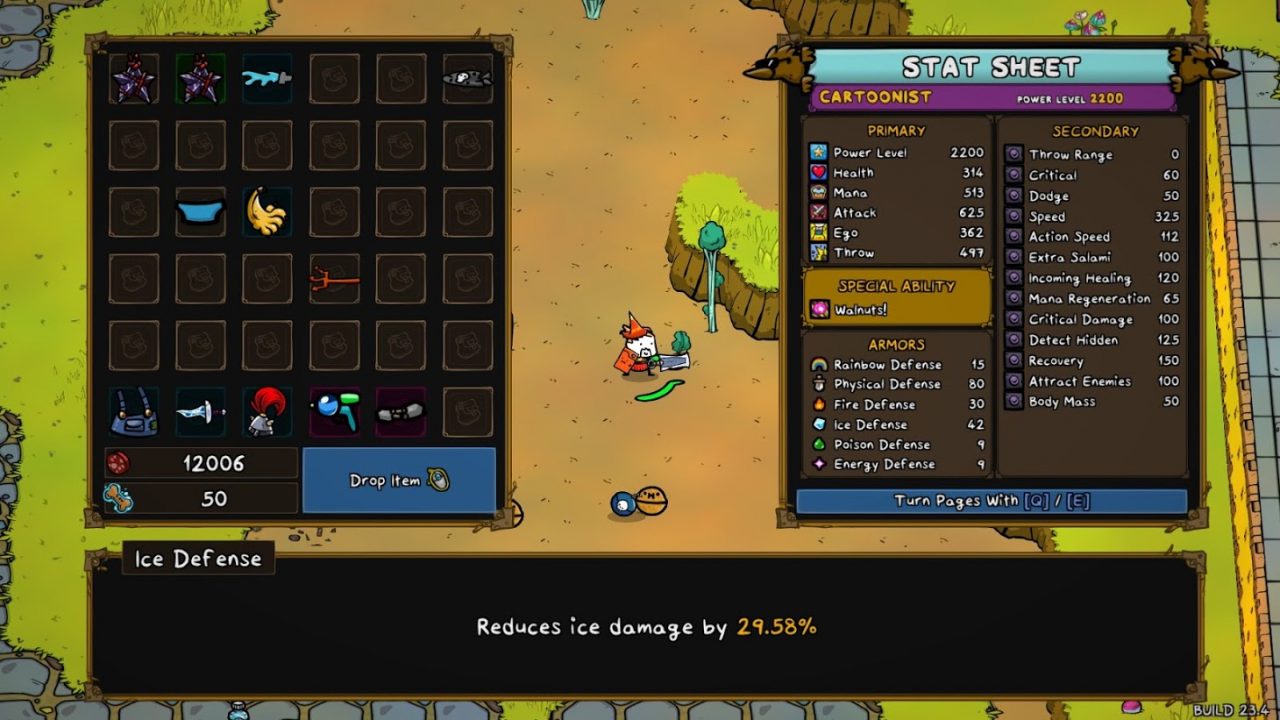Highlight the Critical Damage stat row
This screenshot has width=1280, height=720.
pos(1093,320)
